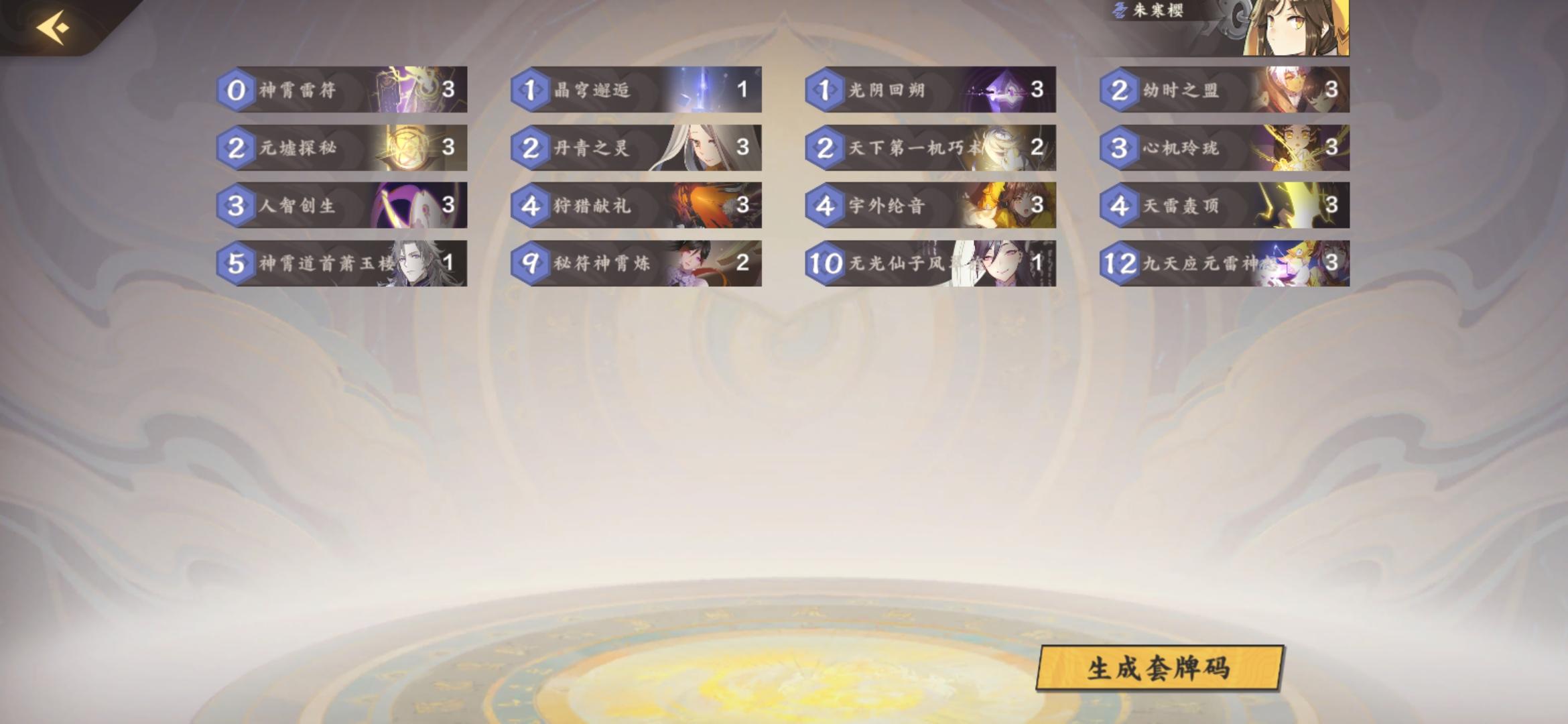Image resolution: width=1568 pixels, height=724 pixels.
Task: Click the "10" cost badge on 无光仙子 card
Action: [825, 263]
